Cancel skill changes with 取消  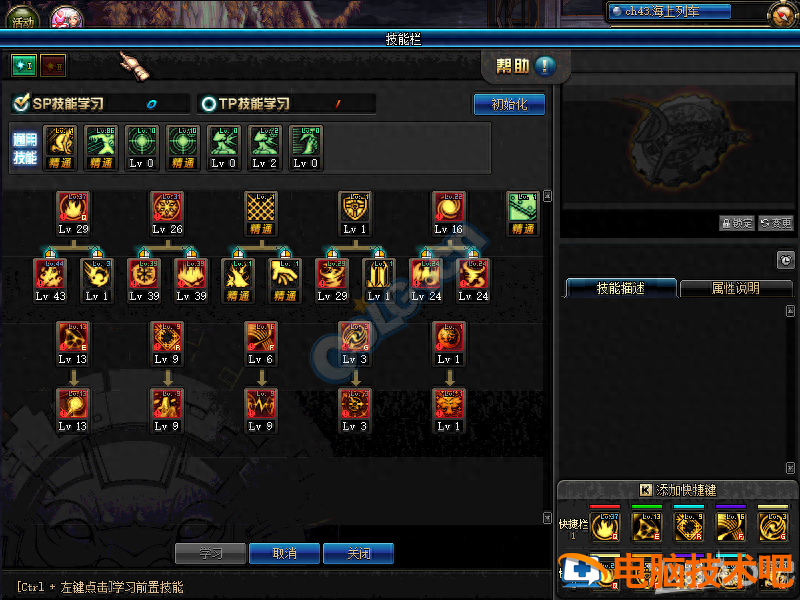(284, 553)
